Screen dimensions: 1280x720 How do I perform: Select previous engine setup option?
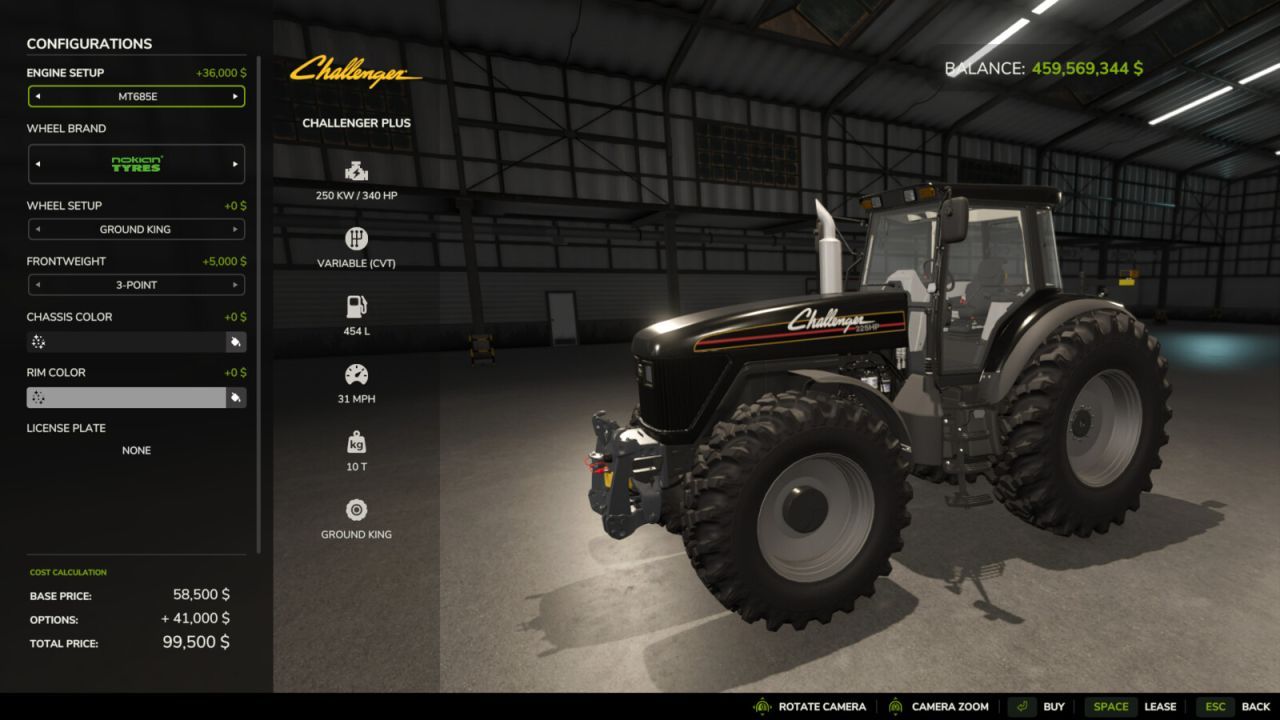pyautogui.click(x=39, y=96)
